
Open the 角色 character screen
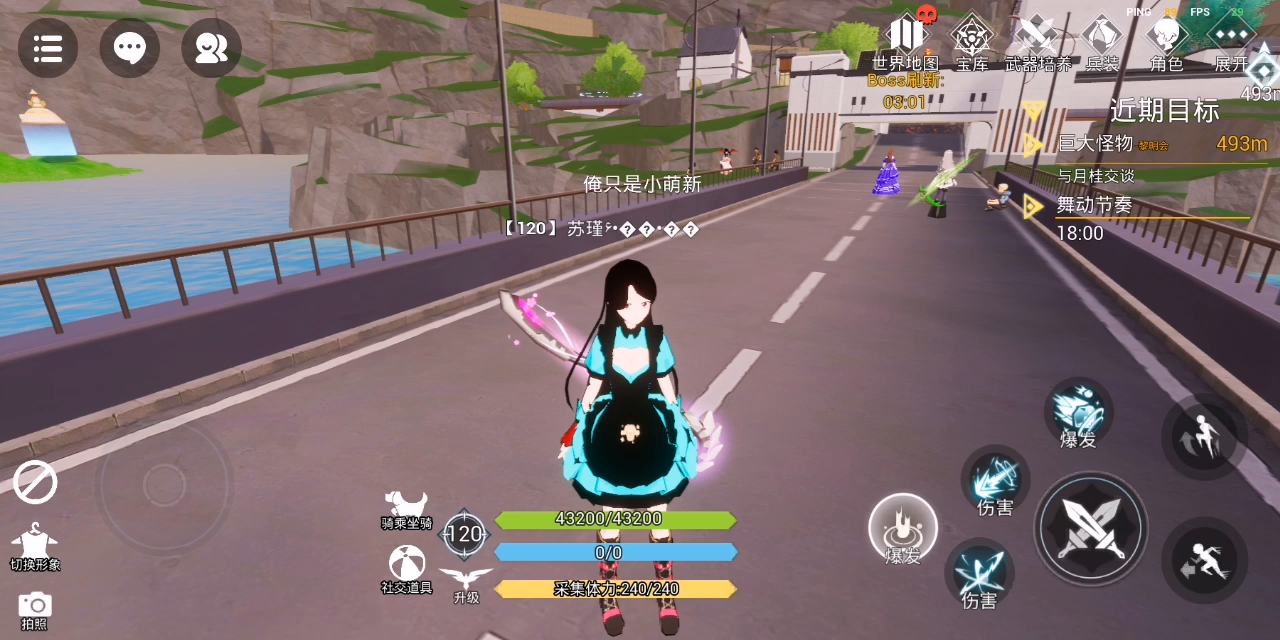pos(1166,42)
